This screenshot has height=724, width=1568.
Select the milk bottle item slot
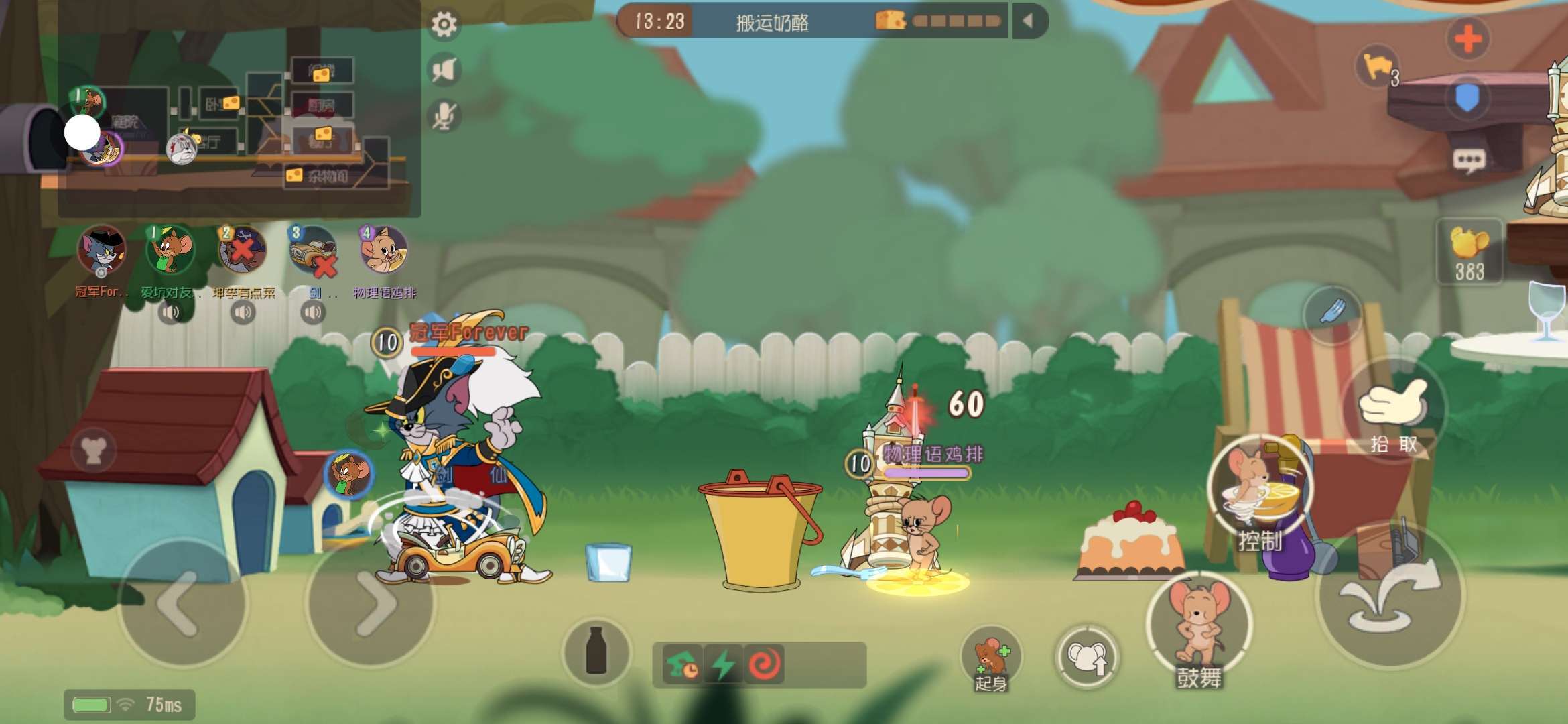pyautogui.click(x=596, y=650)
